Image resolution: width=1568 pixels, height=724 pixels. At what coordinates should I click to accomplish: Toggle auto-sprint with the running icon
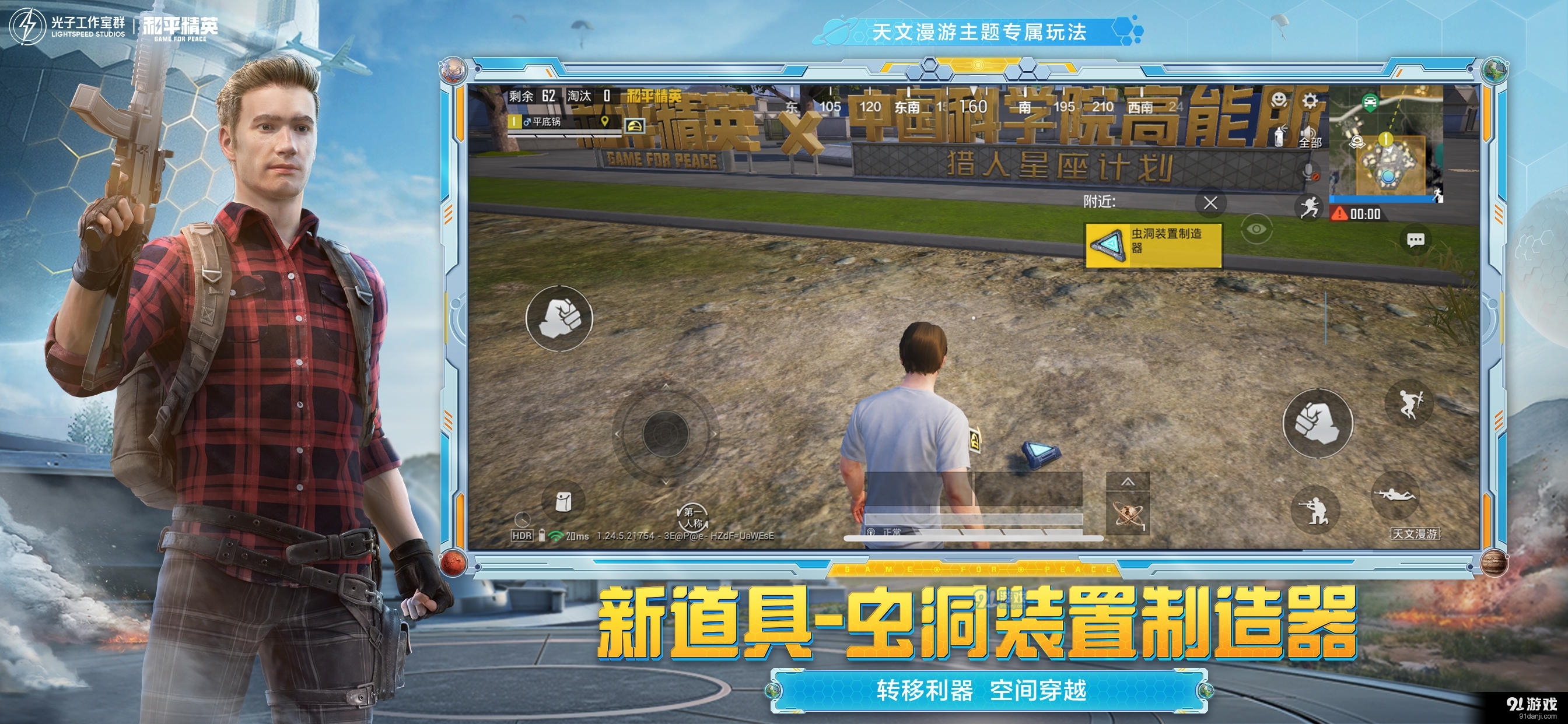[1311, 208]
